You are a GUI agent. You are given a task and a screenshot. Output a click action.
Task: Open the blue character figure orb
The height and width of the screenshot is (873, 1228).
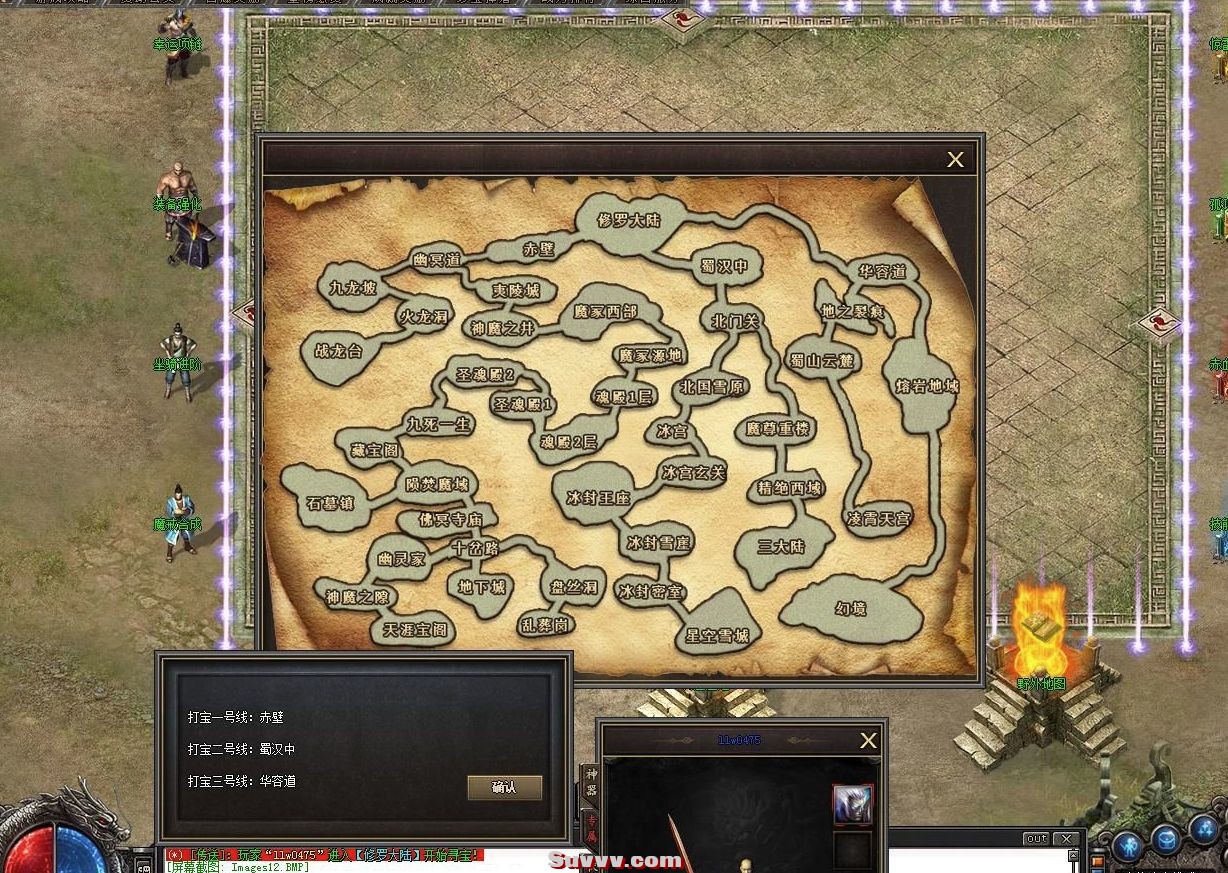point(1128,845)
